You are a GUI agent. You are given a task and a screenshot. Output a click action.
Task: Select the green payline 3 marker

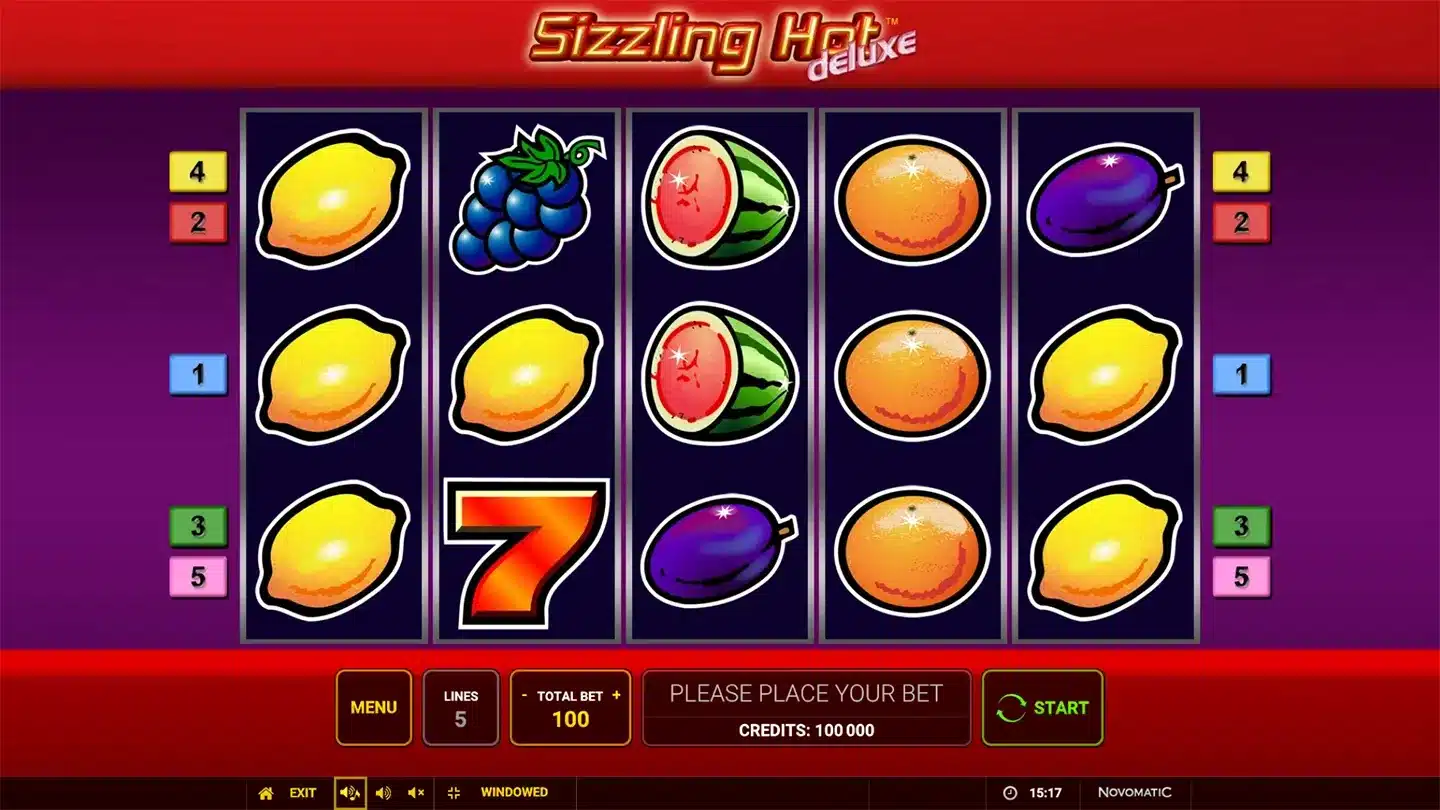pos(198,527)
